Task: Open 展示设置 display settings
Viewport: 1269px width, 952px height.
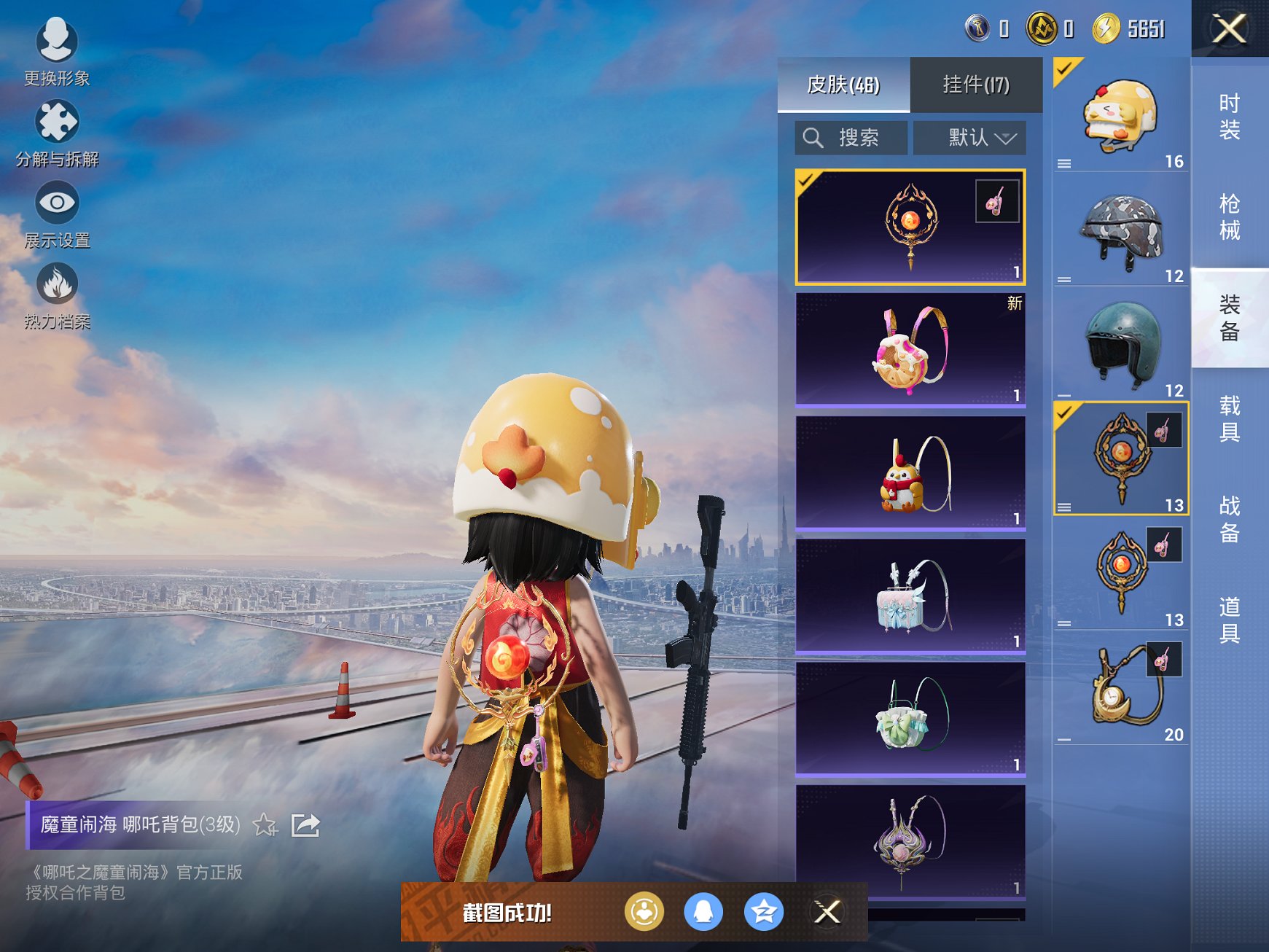Action: (57, 214)
